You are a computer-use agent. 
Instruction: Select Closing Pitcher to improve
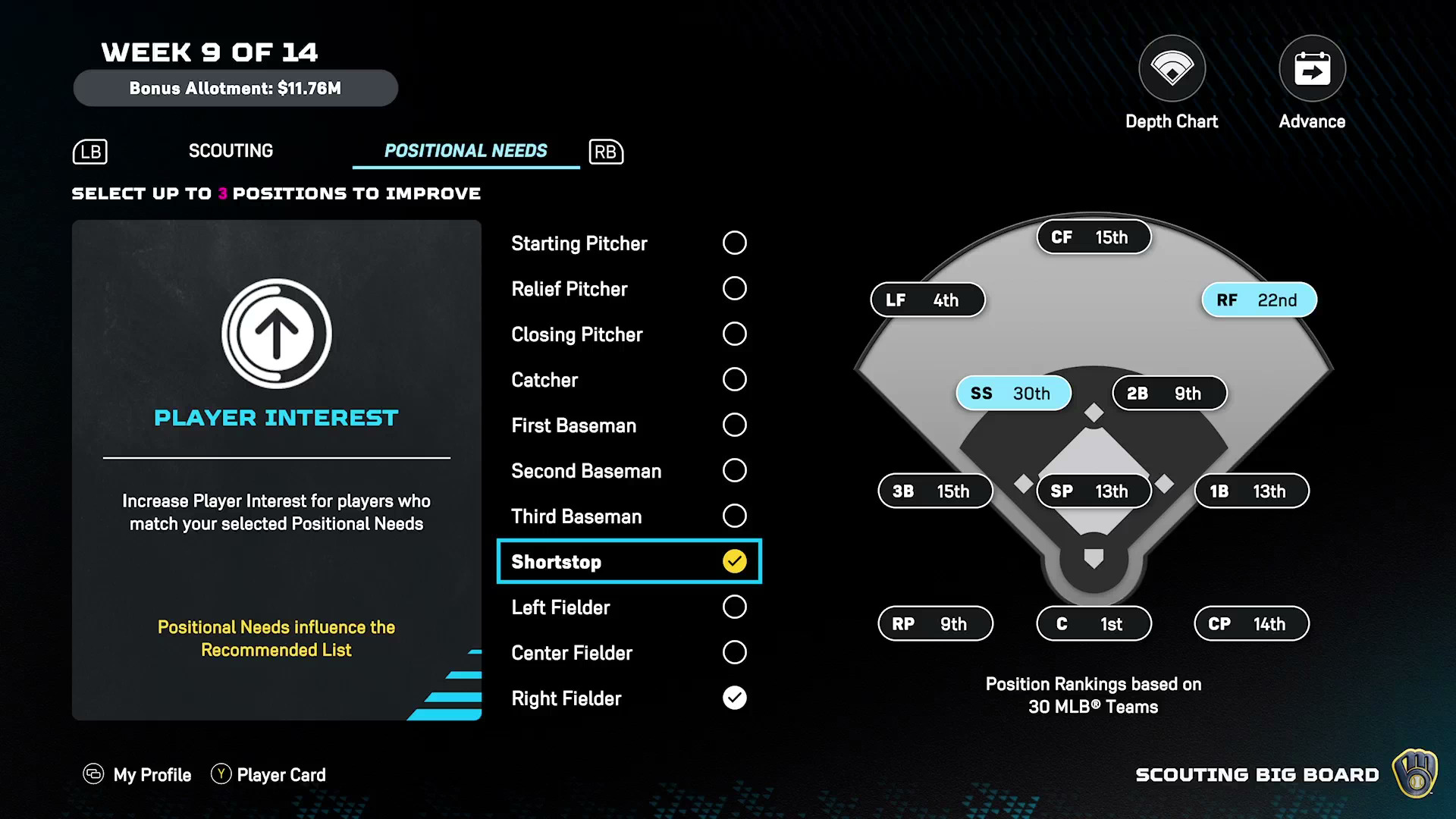[734, 334]
